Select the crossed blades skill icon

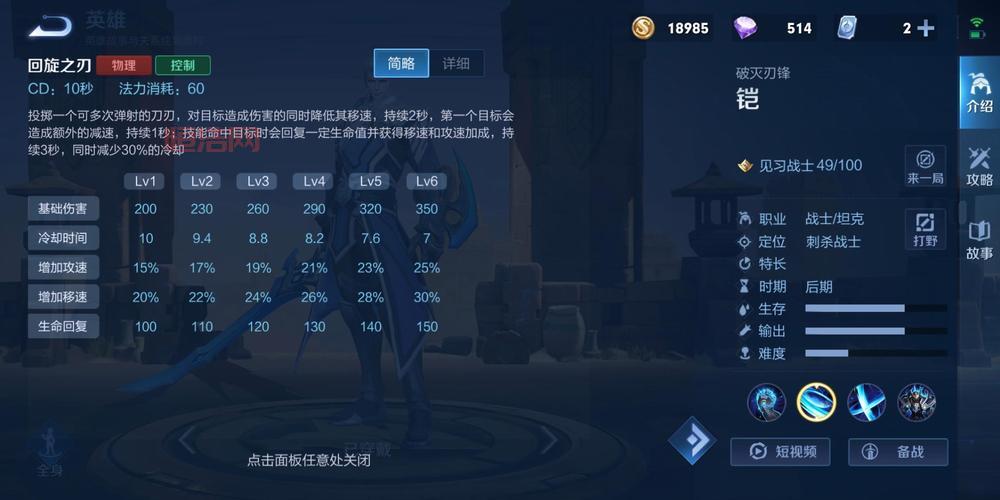[866, 402]
